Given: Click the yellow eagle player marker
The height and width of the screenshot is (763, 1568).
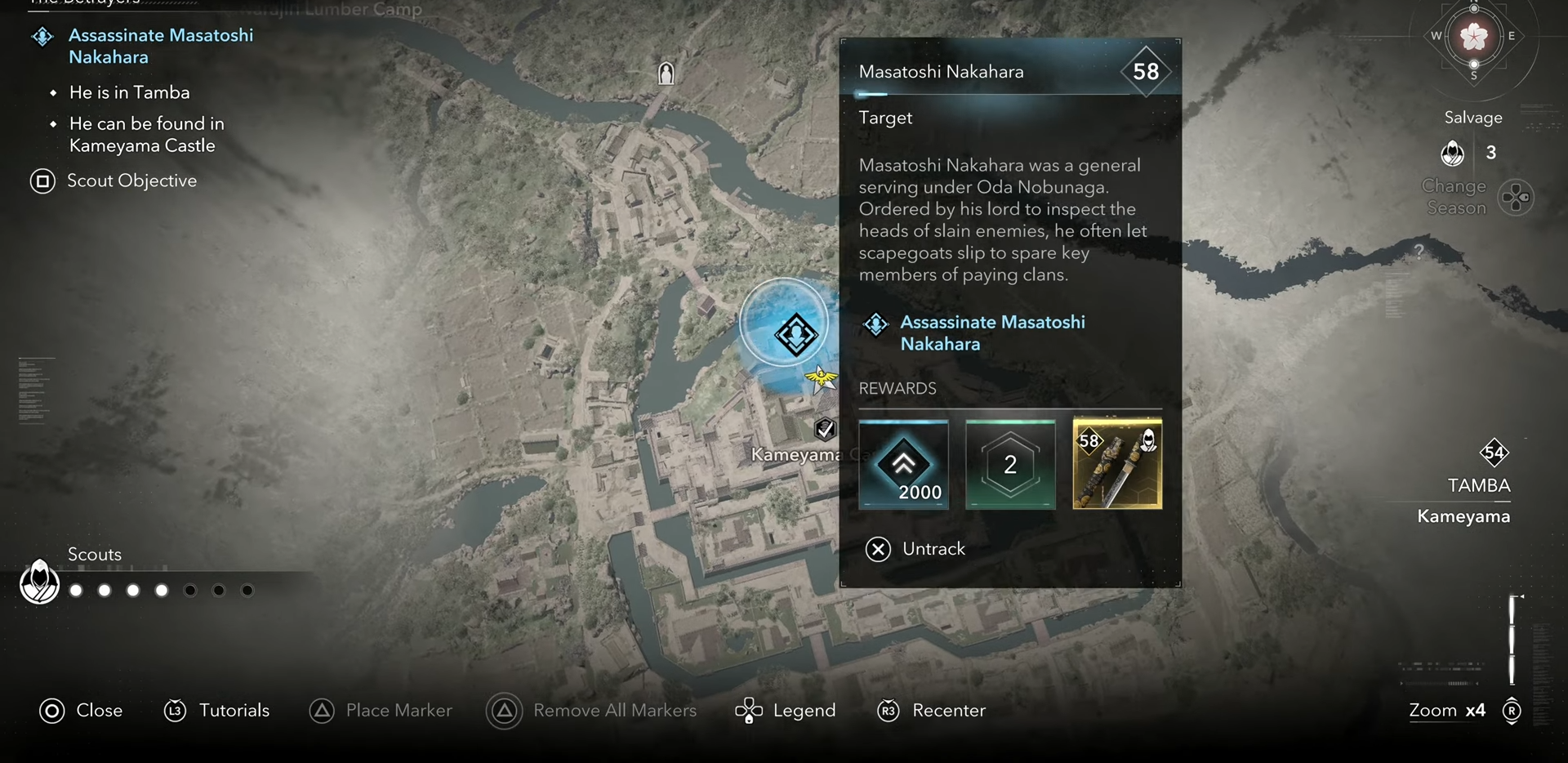Looking at the screenshot, I should click(820, 378).
